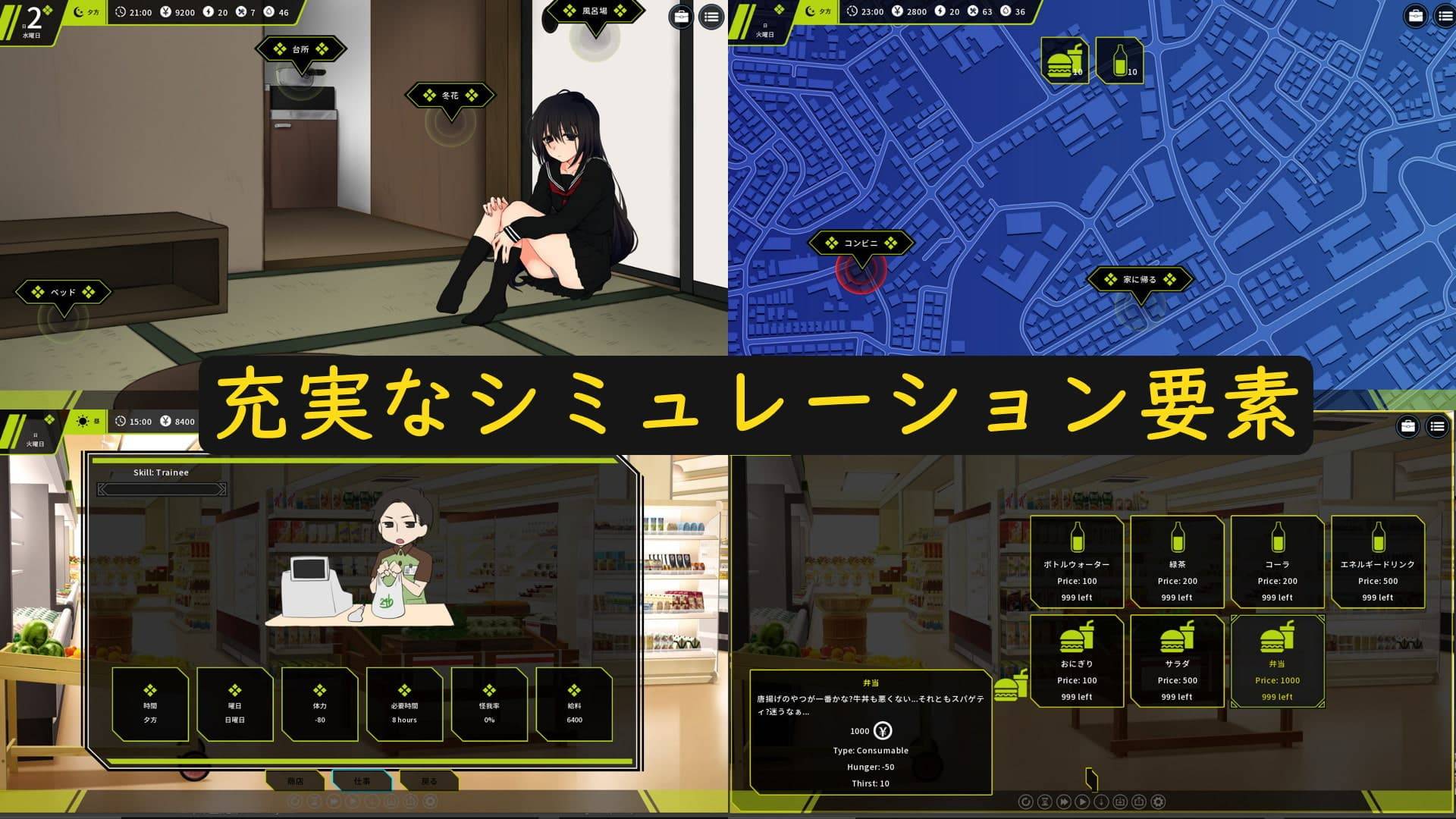This screenshot has width=1456, height=819.
Task: Open the load game icon in the quick menu
Action: (x=1139, y=801)
